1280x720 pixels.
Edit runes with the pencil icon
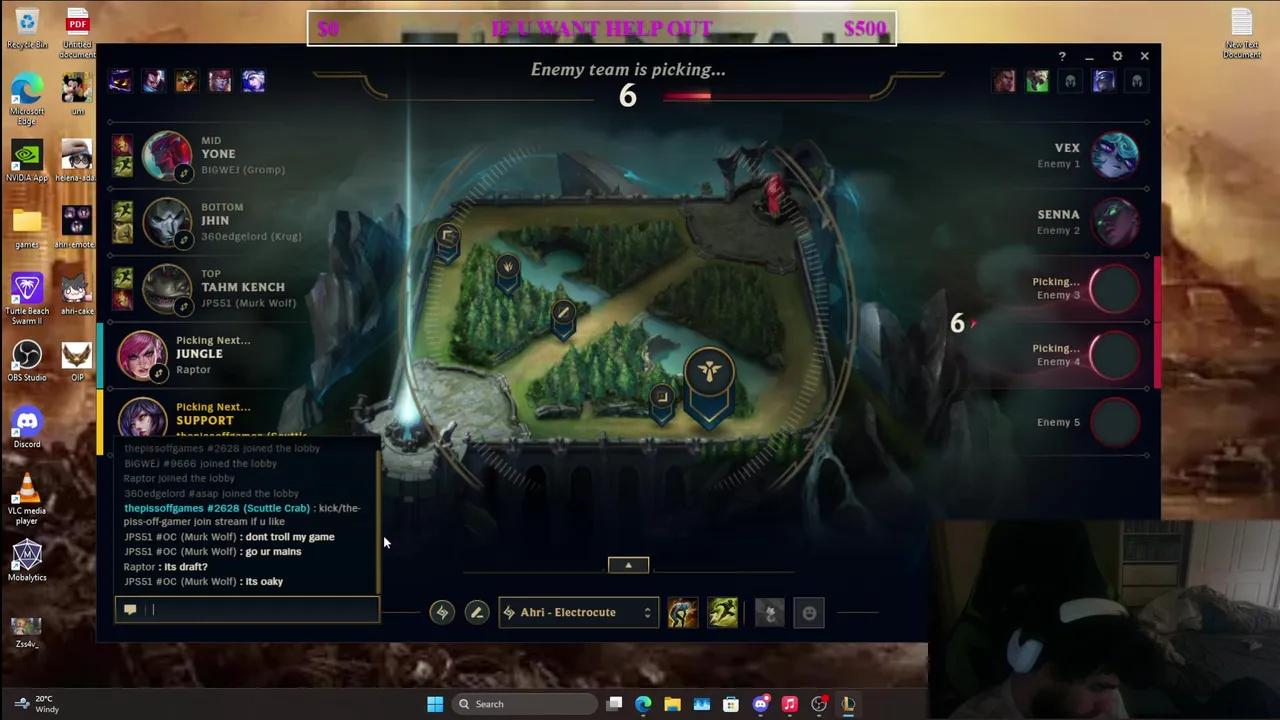pos(476,612)
